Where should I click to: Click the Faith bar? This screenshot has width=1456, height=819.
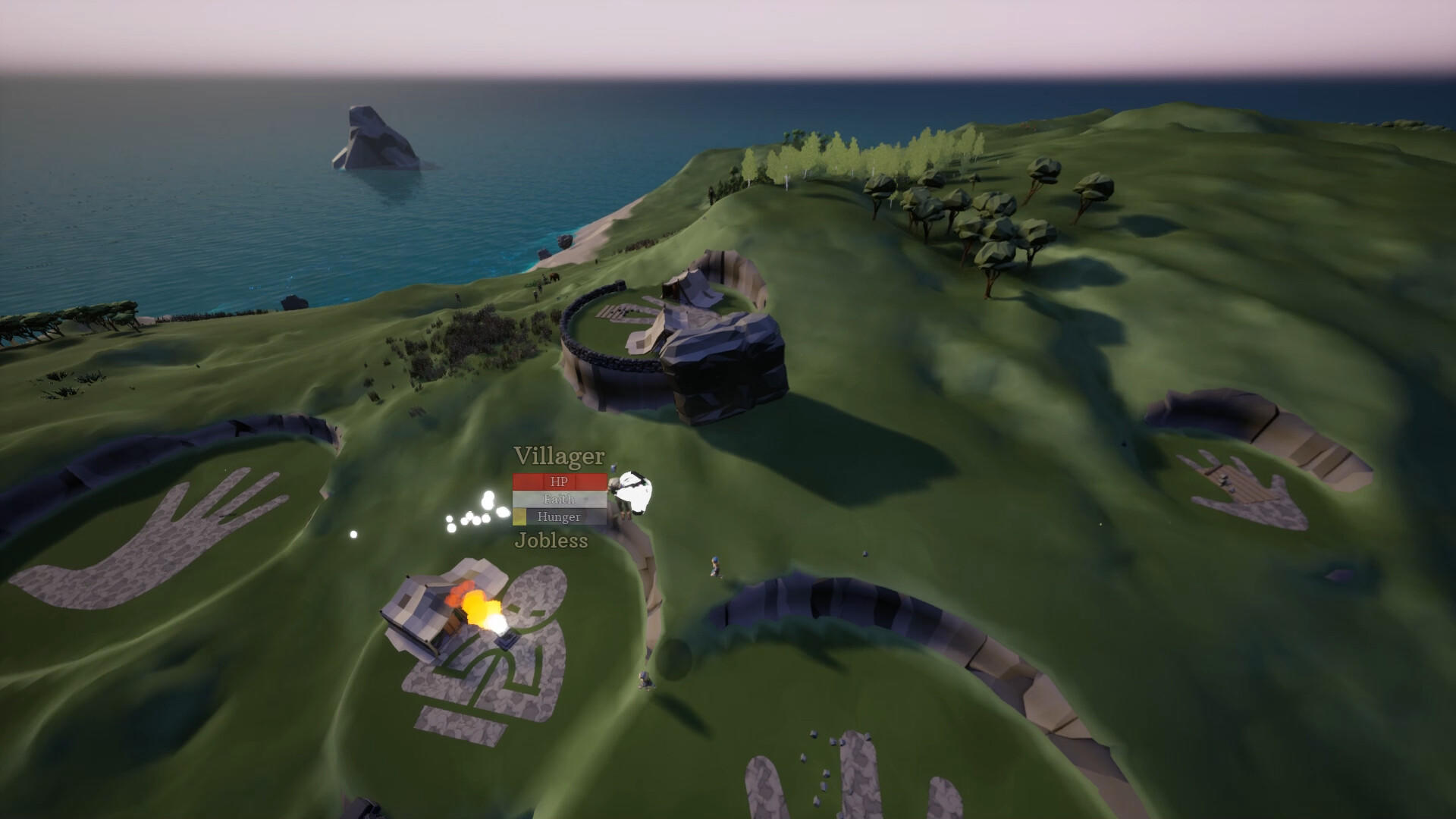click(x=560, y=499)
